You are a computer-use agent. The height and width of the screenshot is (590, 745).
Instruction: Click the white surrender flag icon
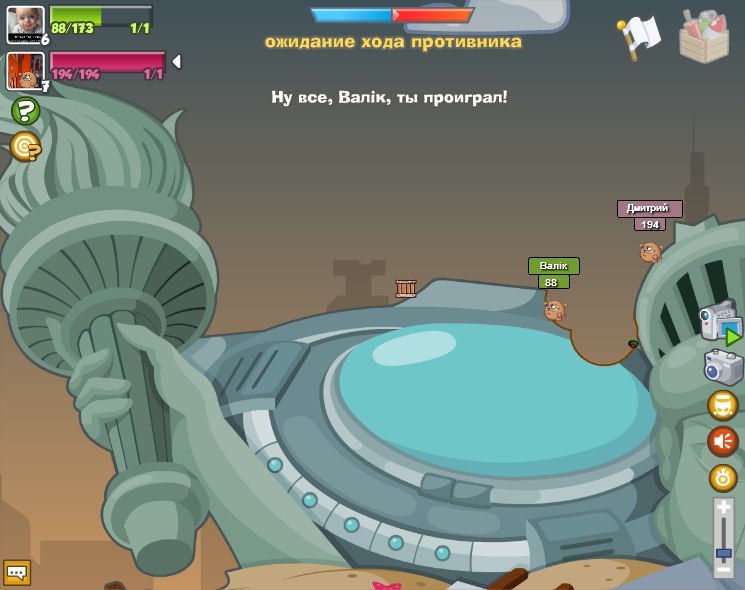point(639,36)
